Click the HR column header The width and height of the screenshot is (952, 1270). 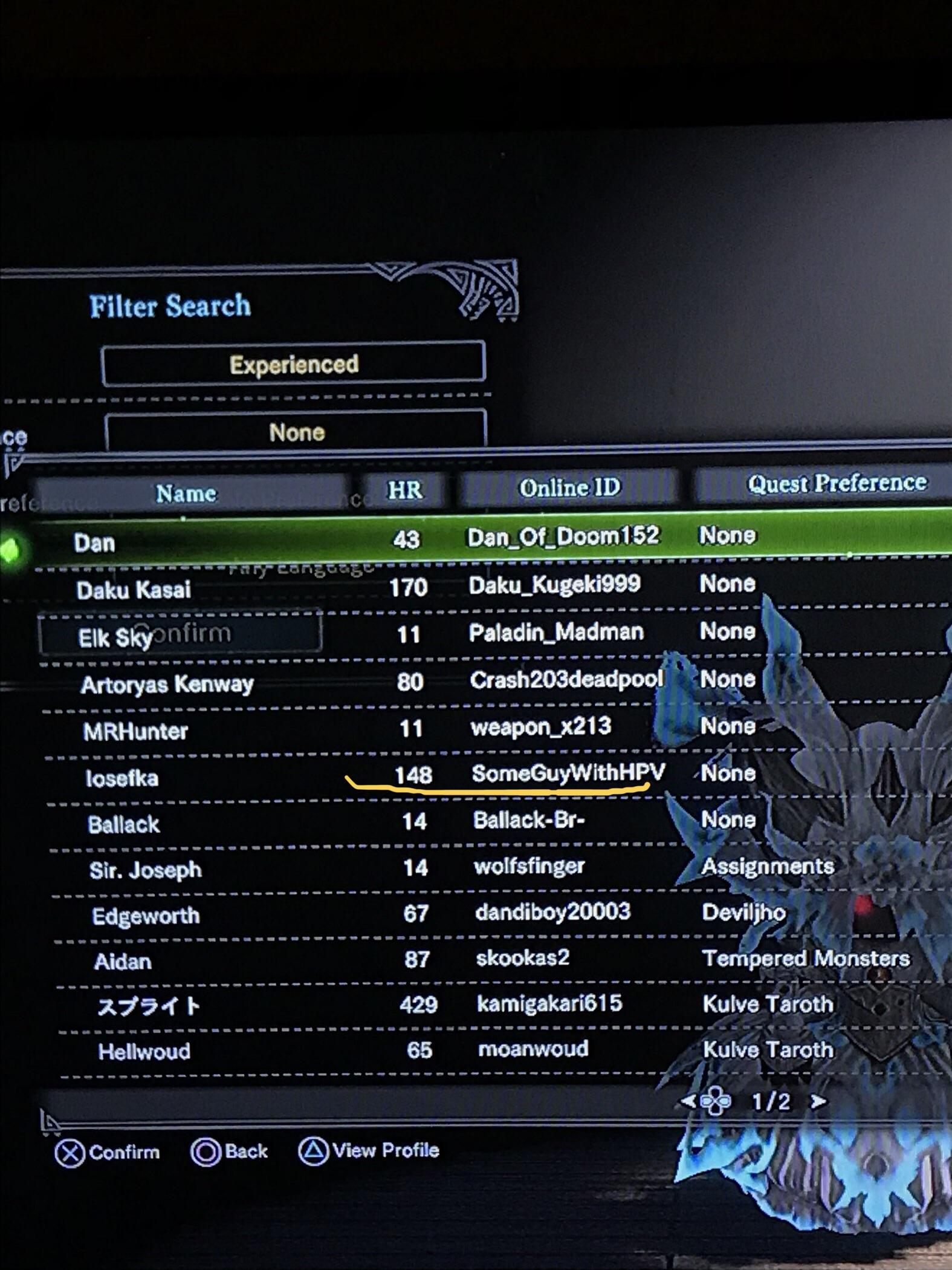click(403, 491)
